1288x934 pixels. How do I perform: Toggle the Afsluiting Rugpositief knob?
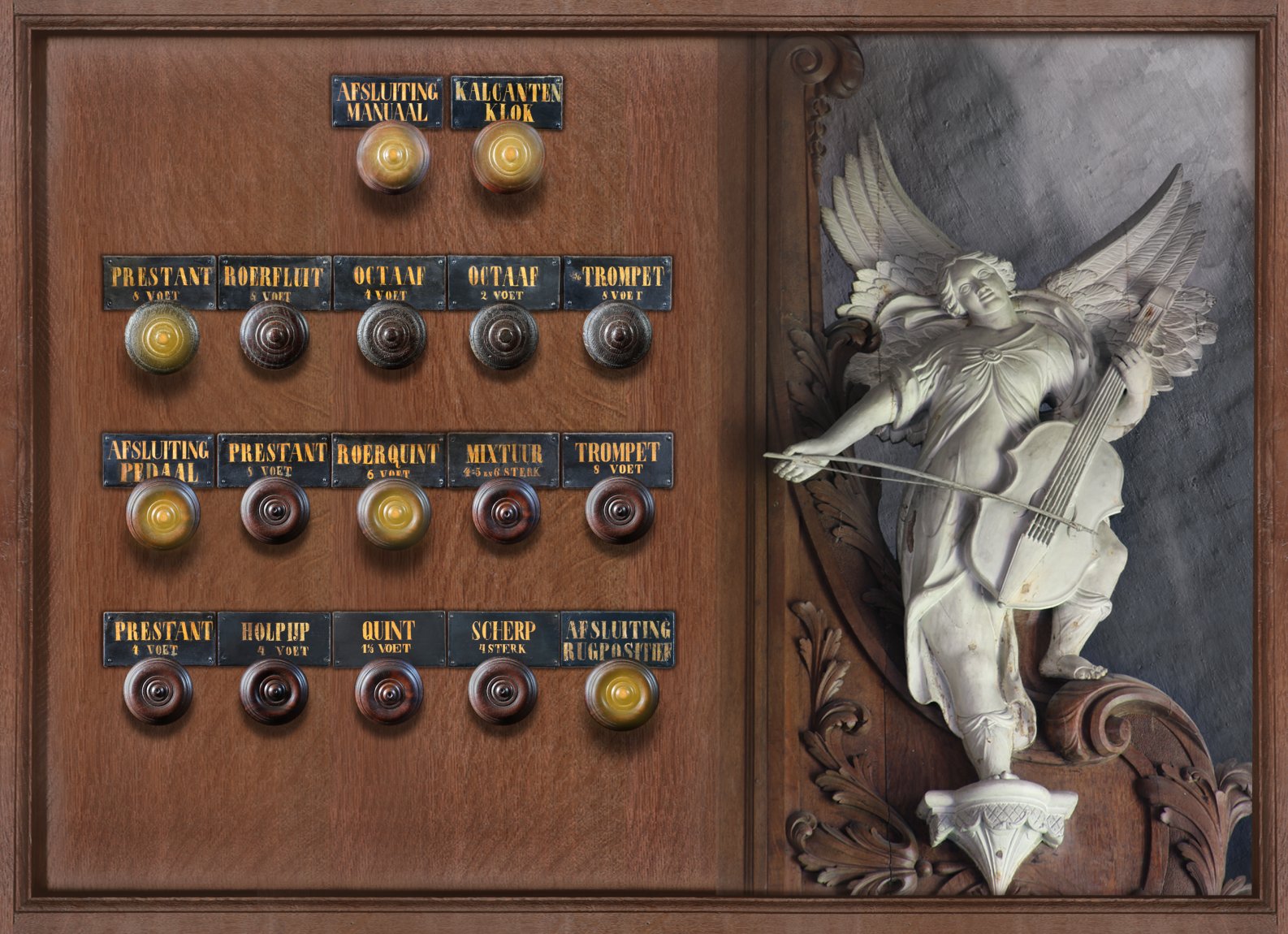[621, 694]
